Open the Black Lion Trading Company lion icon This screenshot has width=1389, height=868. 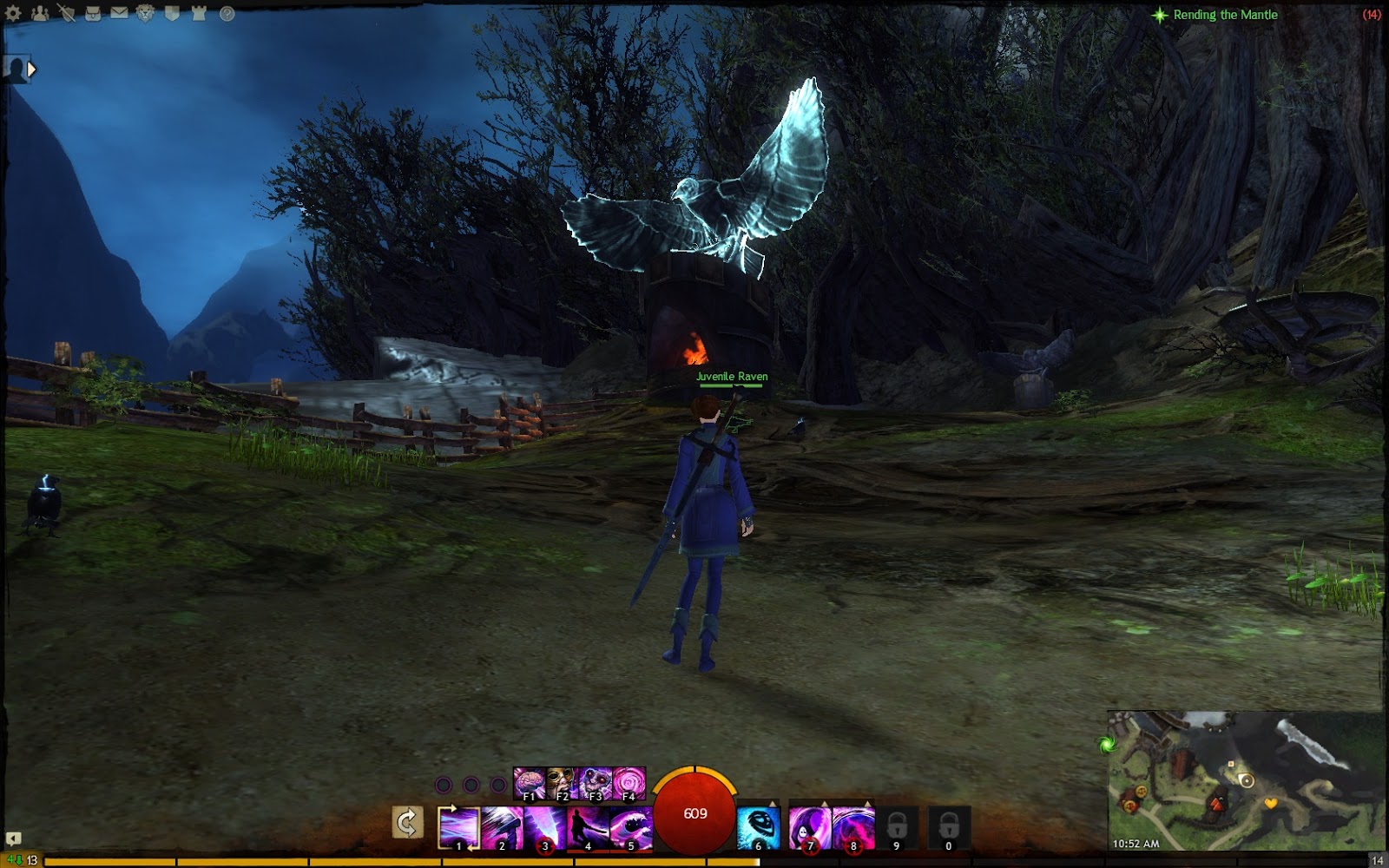145,13
